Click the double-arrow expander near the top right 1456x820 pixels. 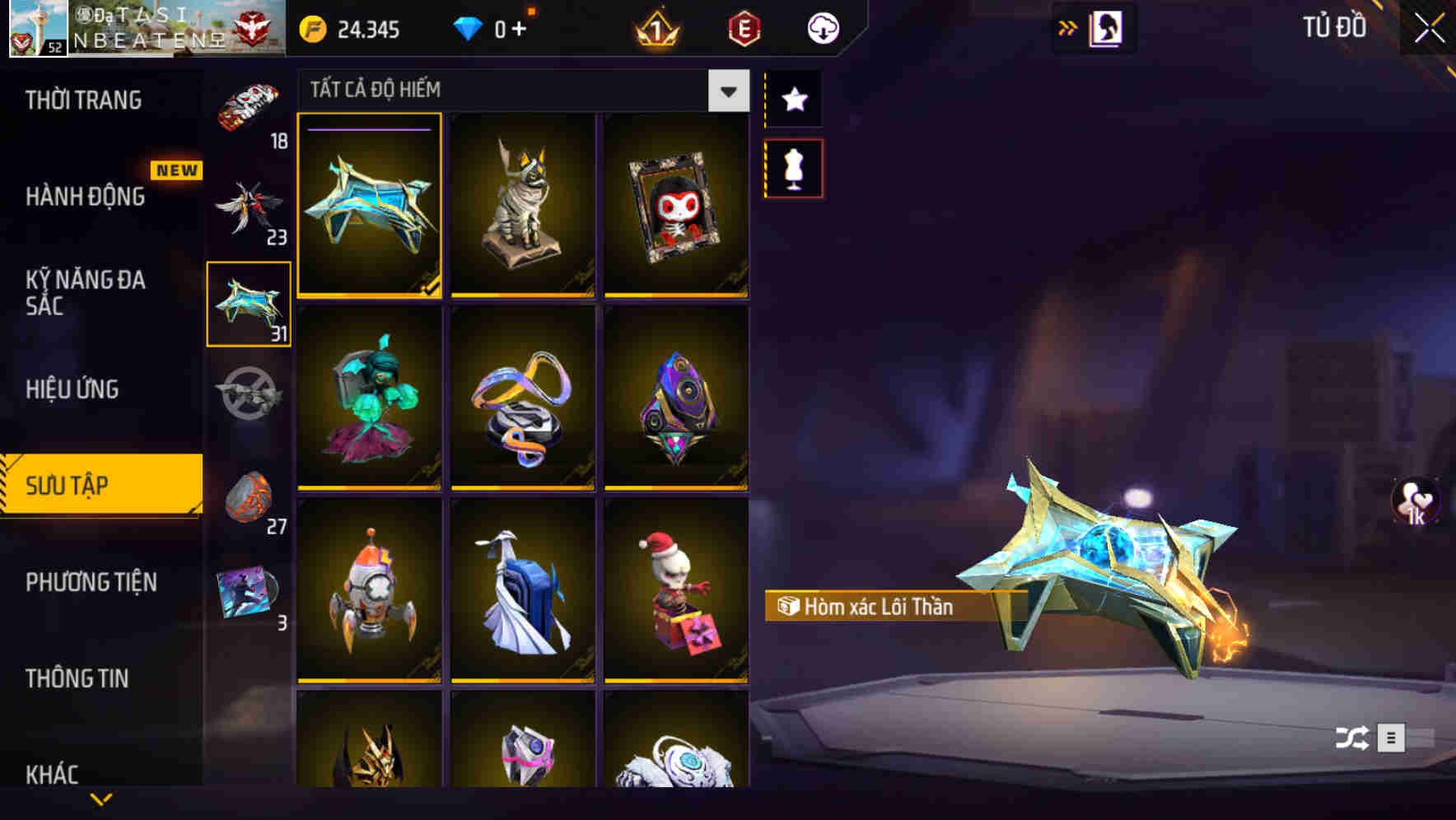[x=1068, y=25]
